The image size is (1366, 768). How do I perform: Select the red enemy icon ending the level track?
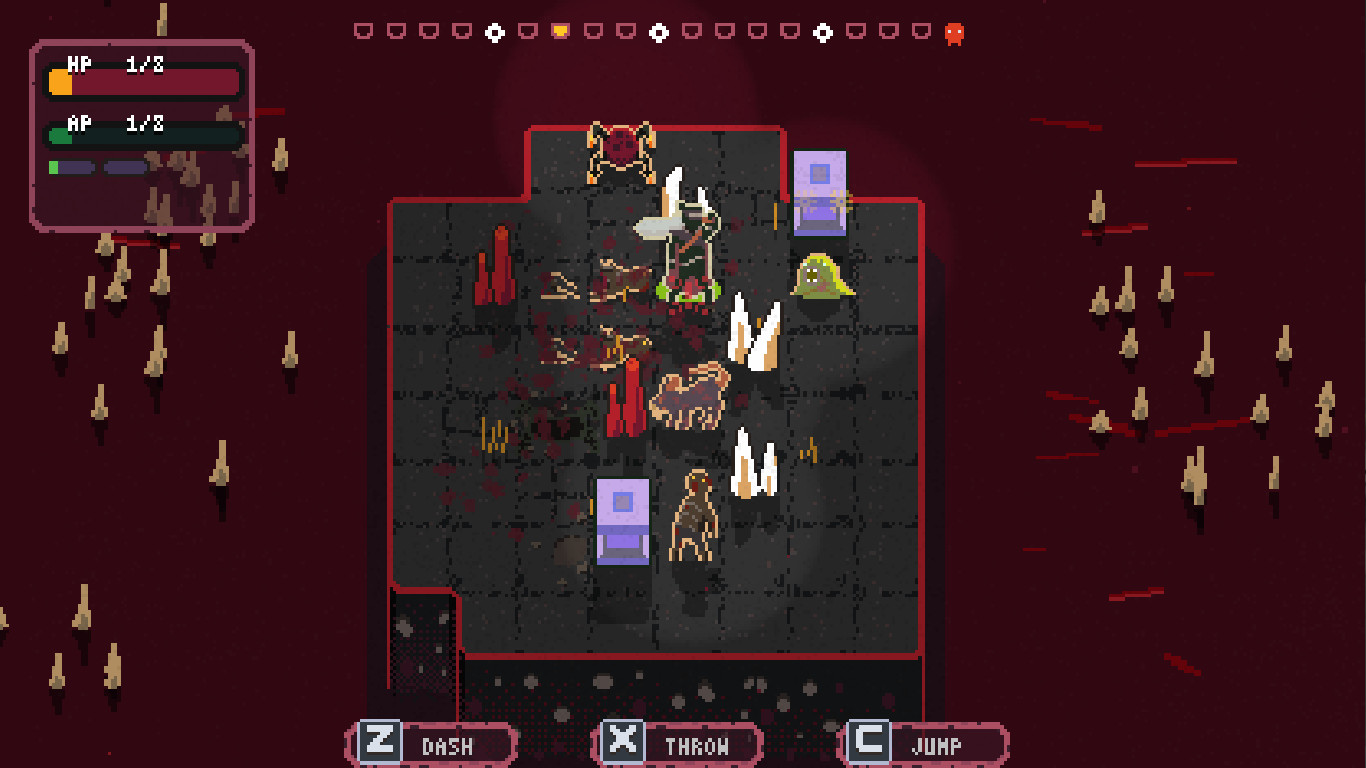tap(952, 32)
